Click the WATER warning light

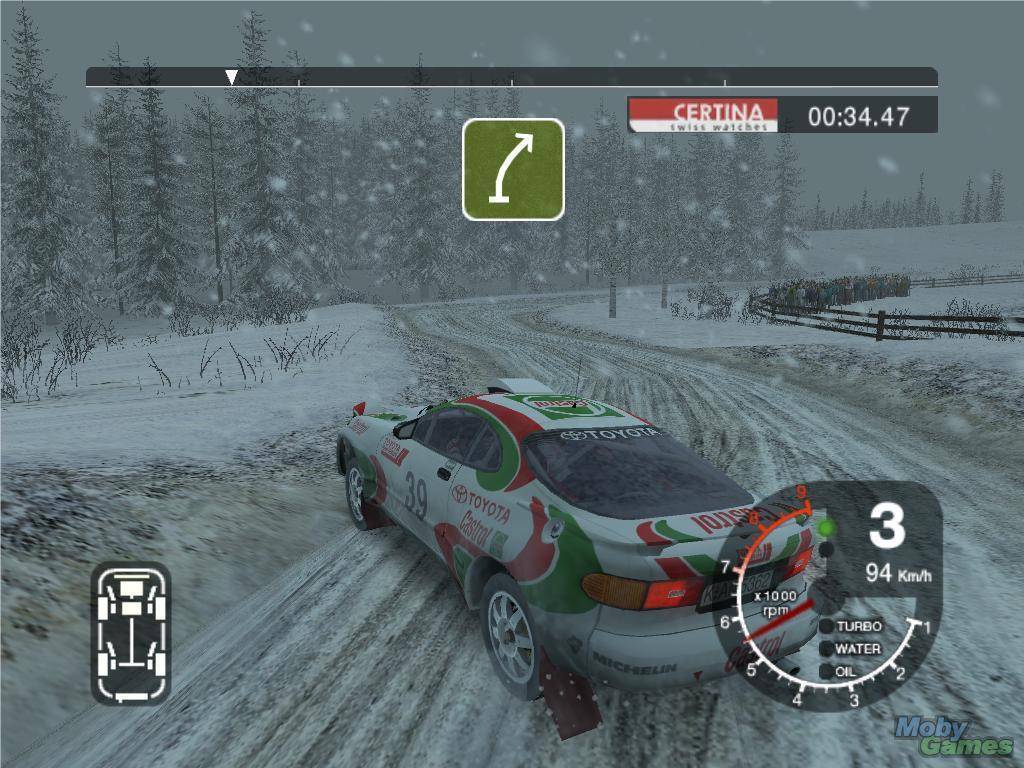[x=827, y=649]
